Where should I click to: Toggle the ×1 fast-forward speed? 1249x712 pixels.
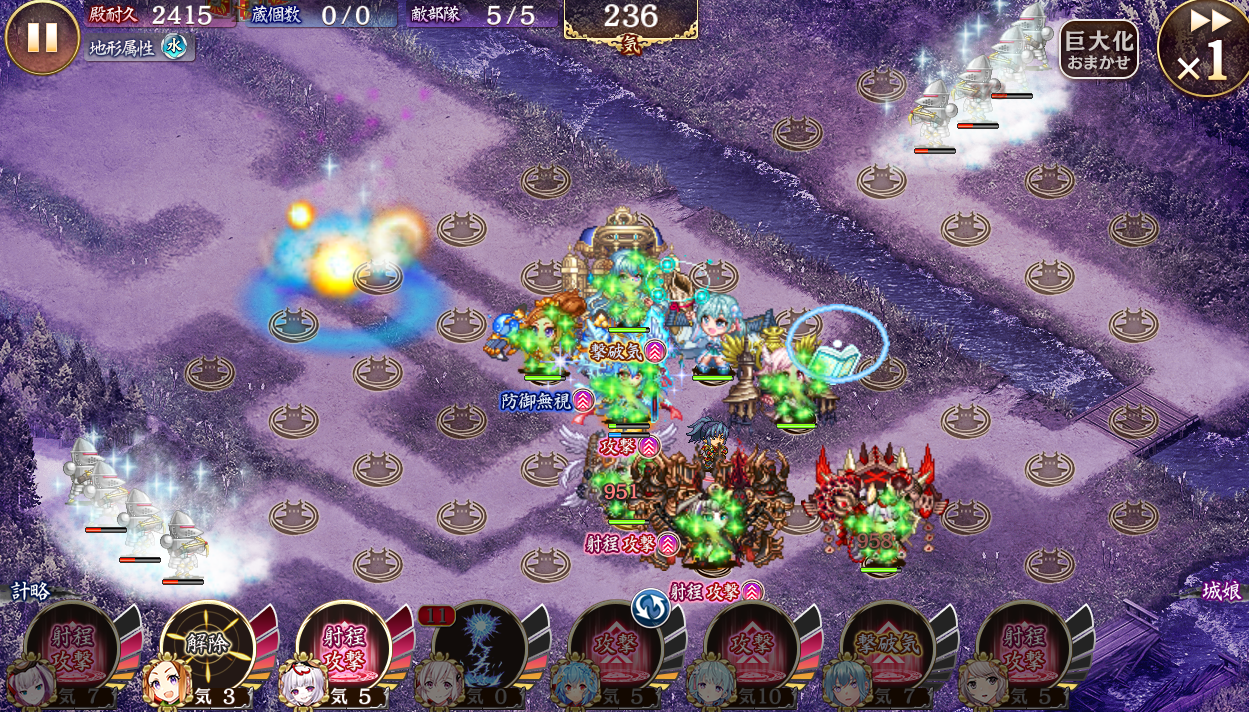pyautogui.click(x=1203, y=50)
